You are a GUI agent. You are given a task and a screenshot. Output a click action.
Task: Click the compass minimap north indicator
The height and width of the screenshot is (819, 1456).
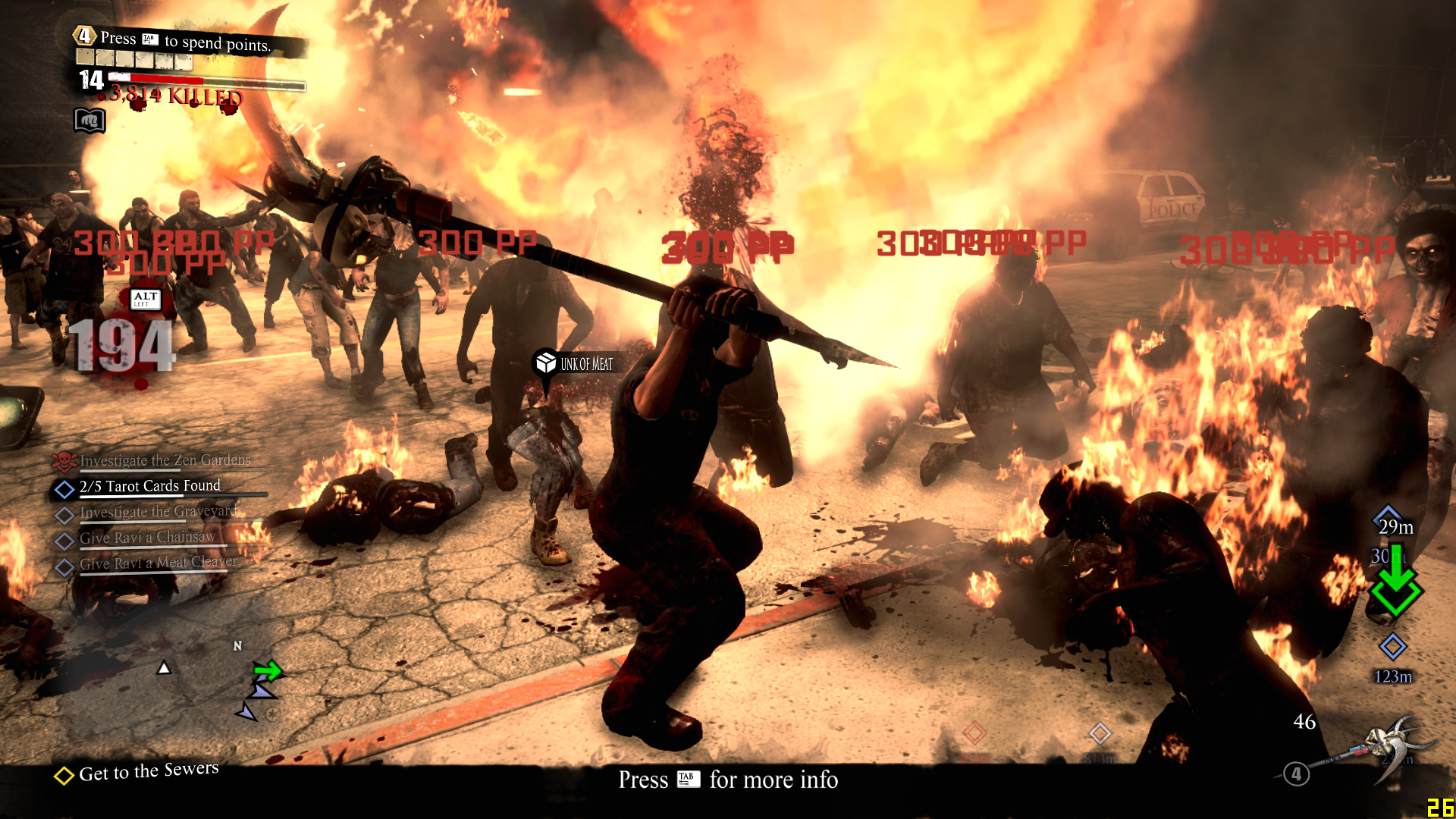(237, 645)
